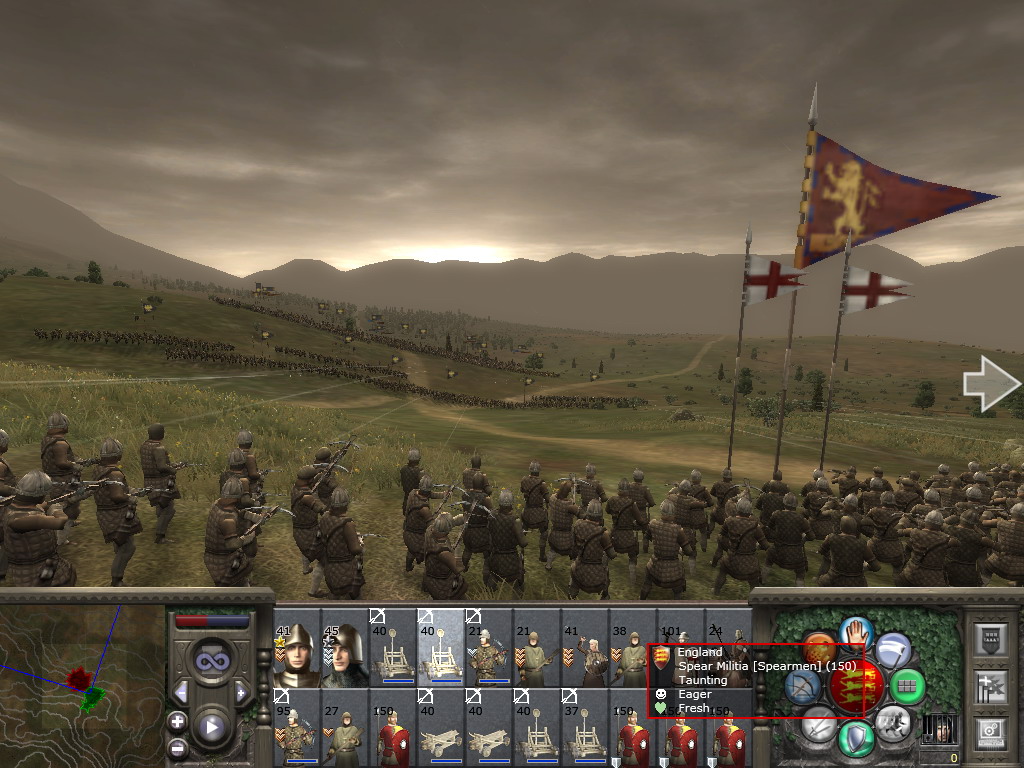Screen dimensions: 1024x768
Task: Increase game speed with right arrow
Action: 241,692
